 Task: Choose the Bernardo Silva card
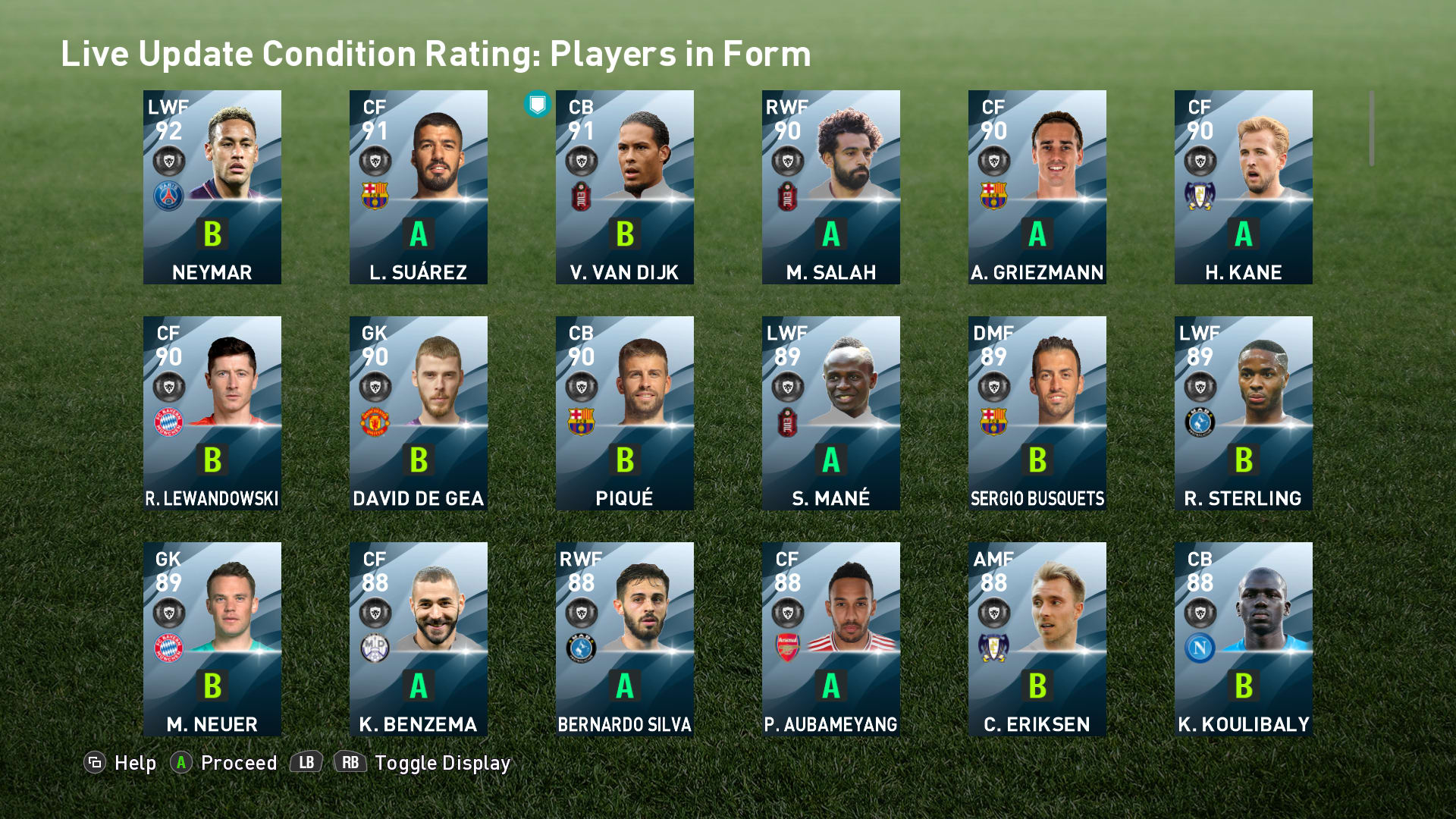tap(625, 639)
